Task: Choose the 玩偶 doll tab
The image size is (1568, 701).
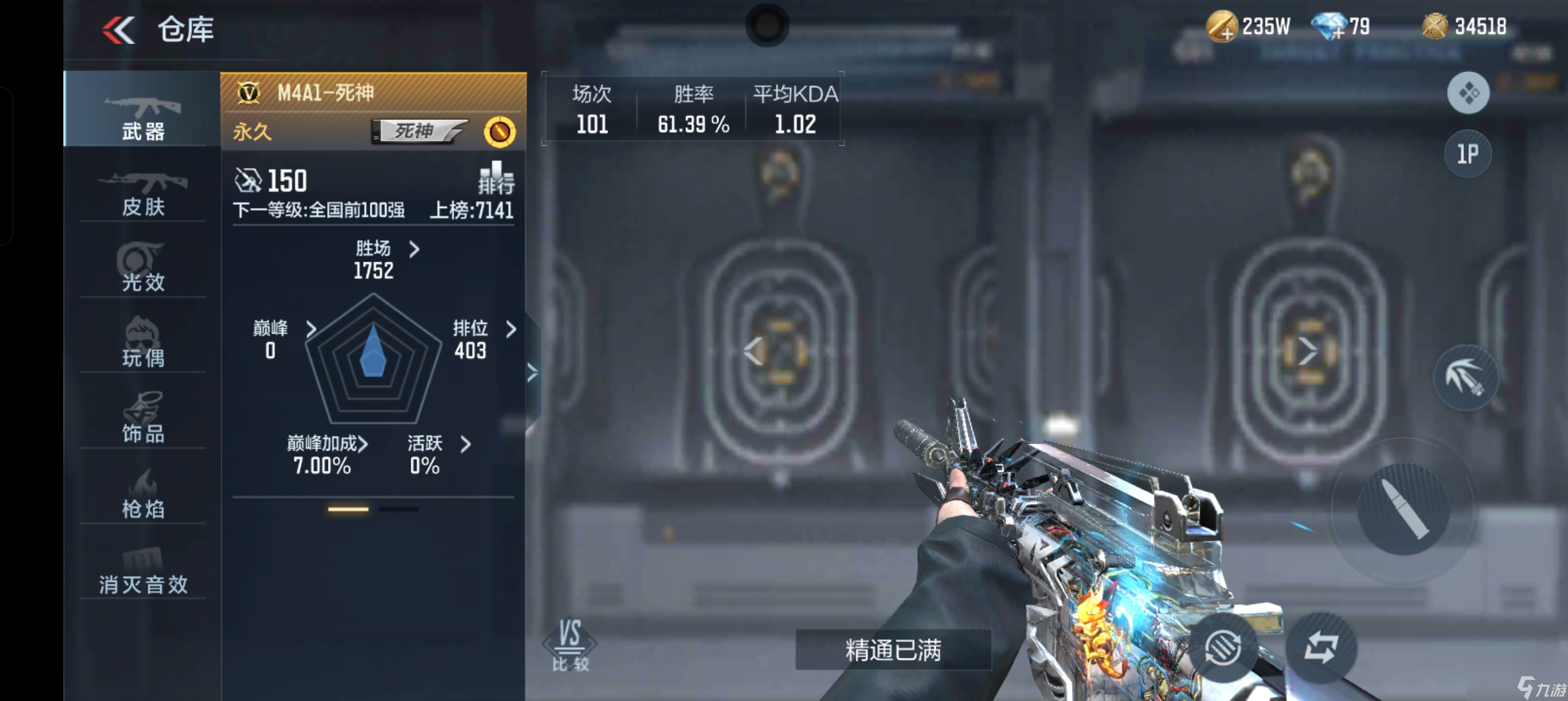Action: [x=143, y=343]
